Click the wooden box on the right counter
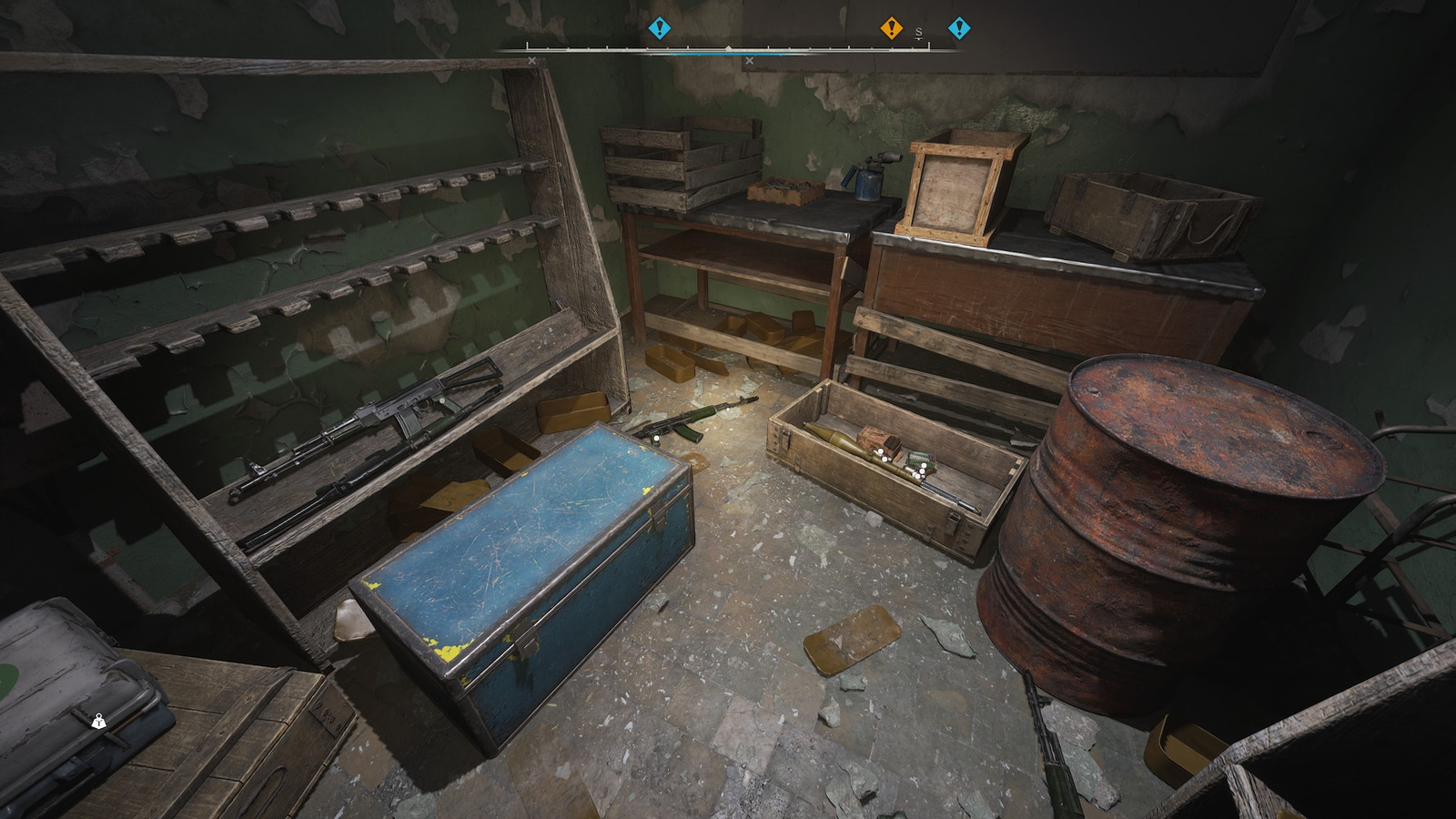Screen dimensions: 1456x819 pyautogui.click(x=955, y=187)
